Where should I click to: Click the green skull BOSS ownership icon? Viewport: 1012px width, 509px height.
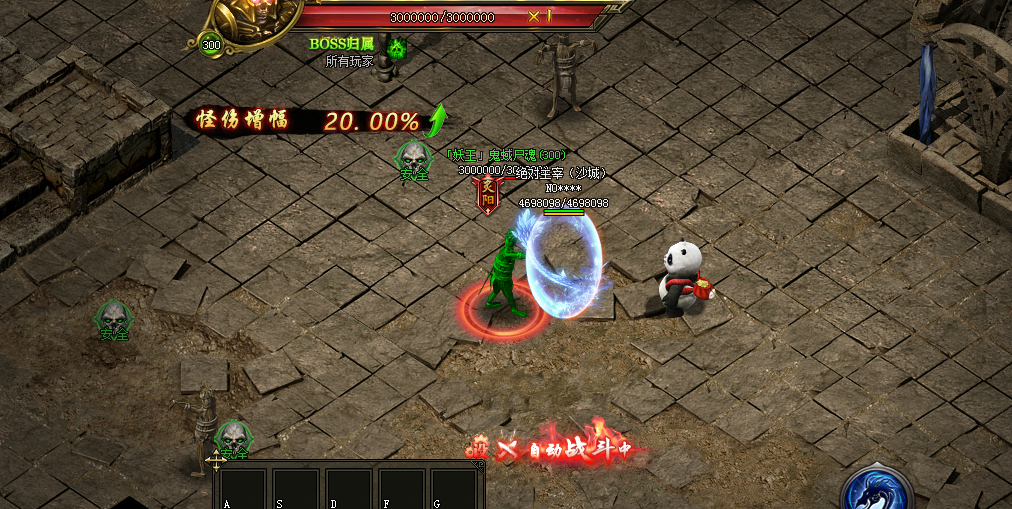pos(396,48)
